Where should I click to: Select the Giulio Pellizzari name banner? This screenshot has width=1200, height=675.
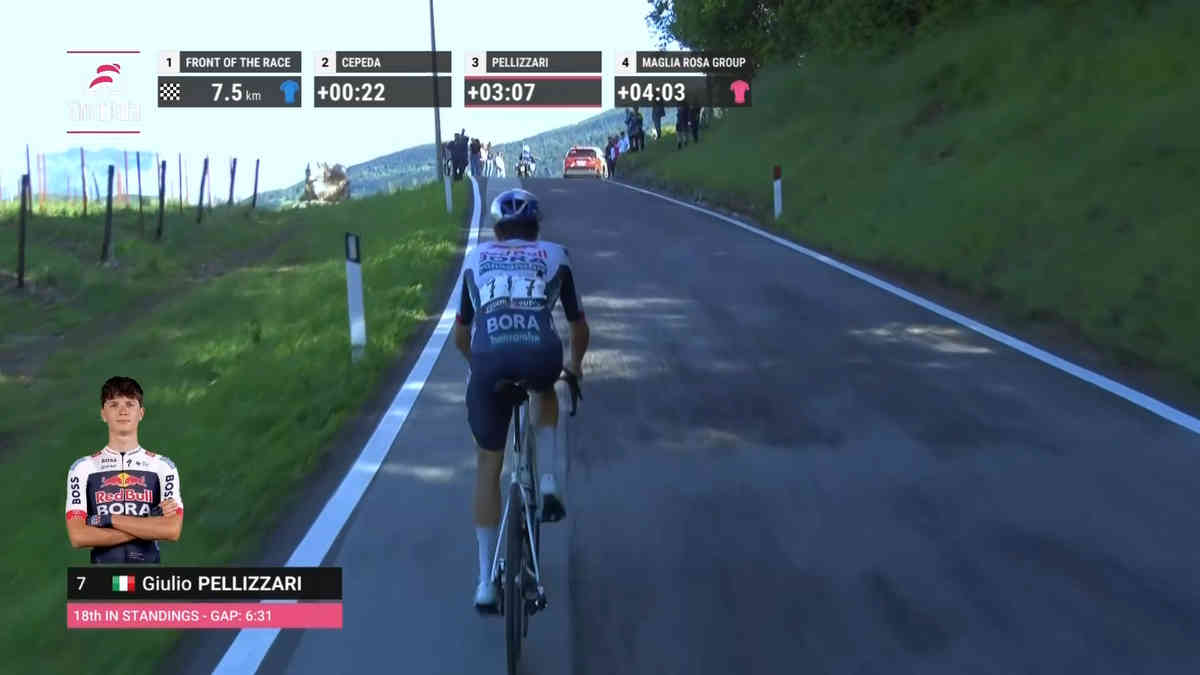coord(204,584)
